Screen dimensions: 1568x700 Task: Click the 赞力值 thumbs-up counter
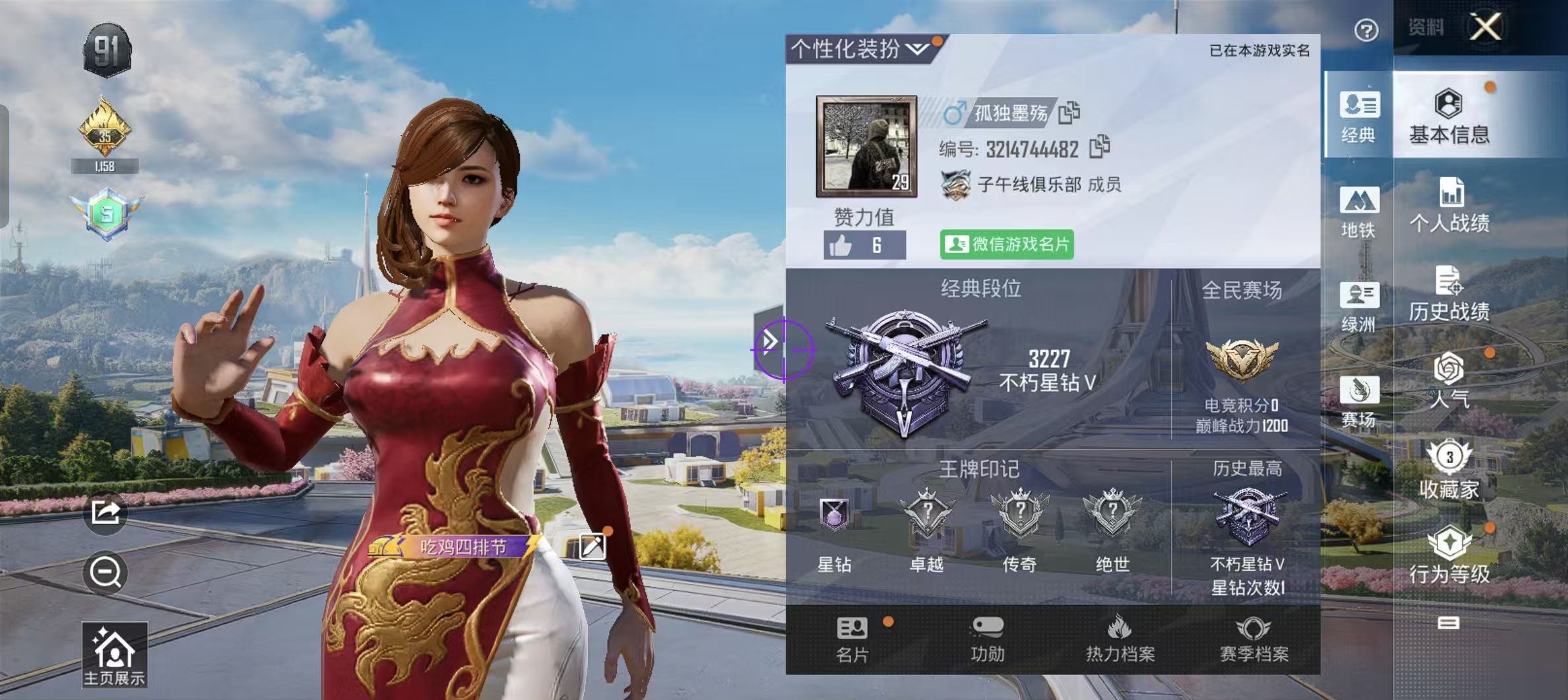coord(865,242)
